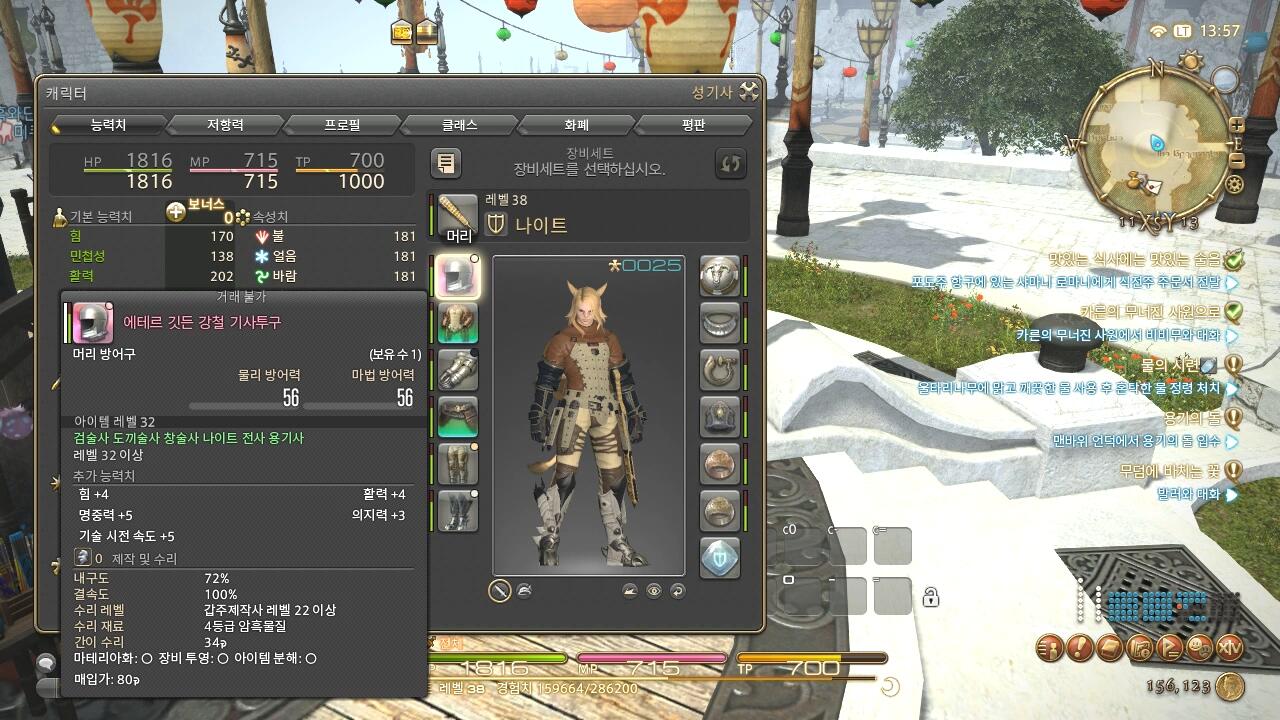Click the gear set refresh arrows button
The width and height of the screenshot is (1280, 720).
coord(731,163)
